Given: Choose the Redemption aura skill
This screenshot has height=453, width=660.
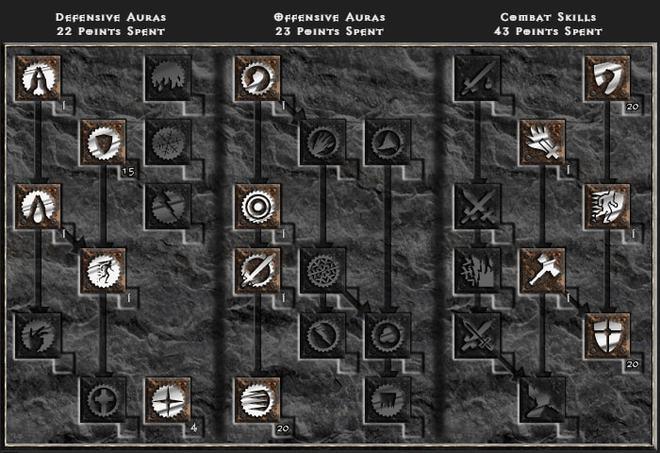Looking at the screenshot, I should click(102, 398).
